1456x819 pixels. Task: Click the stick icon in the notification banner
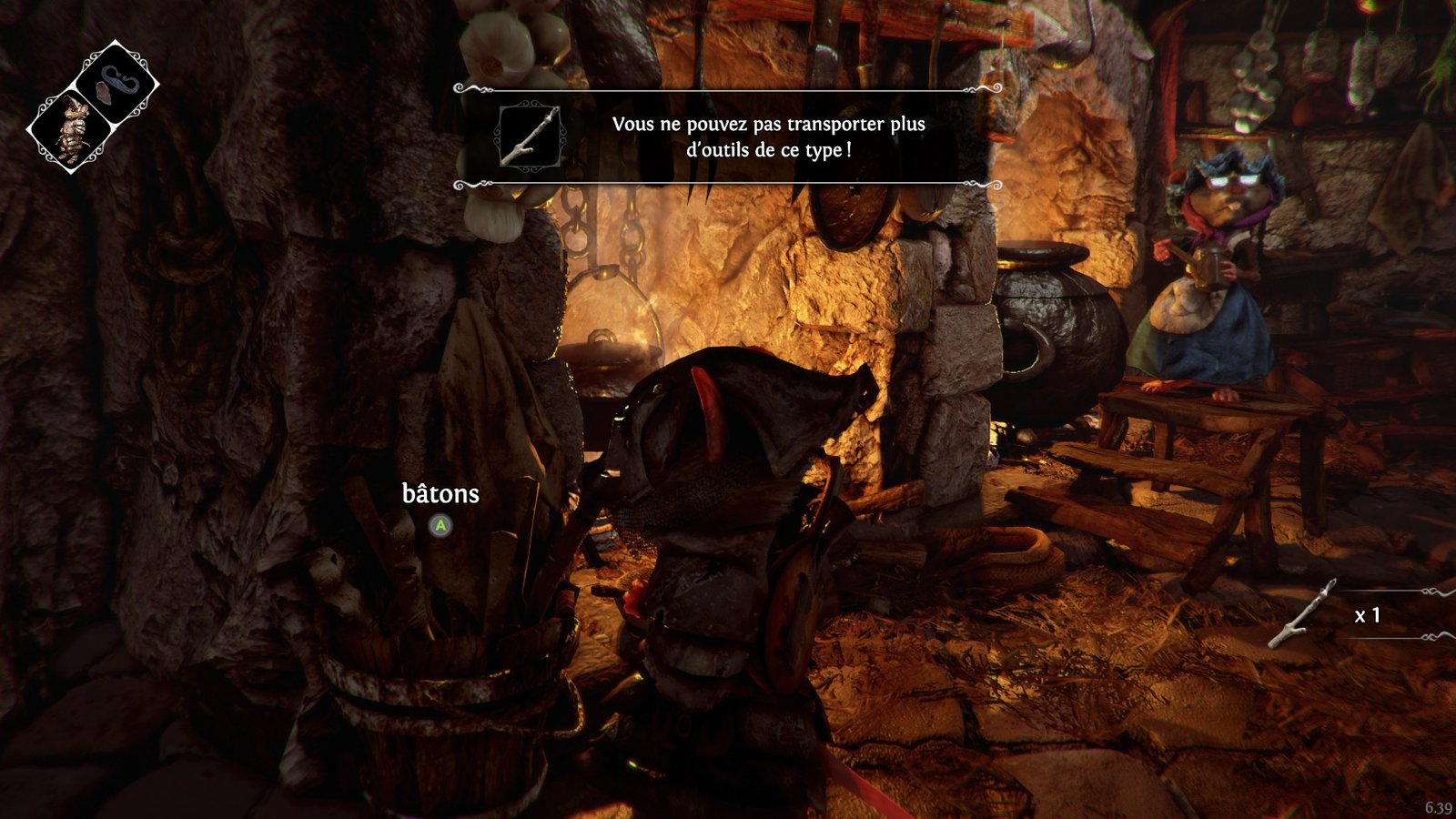pos(530,136)
